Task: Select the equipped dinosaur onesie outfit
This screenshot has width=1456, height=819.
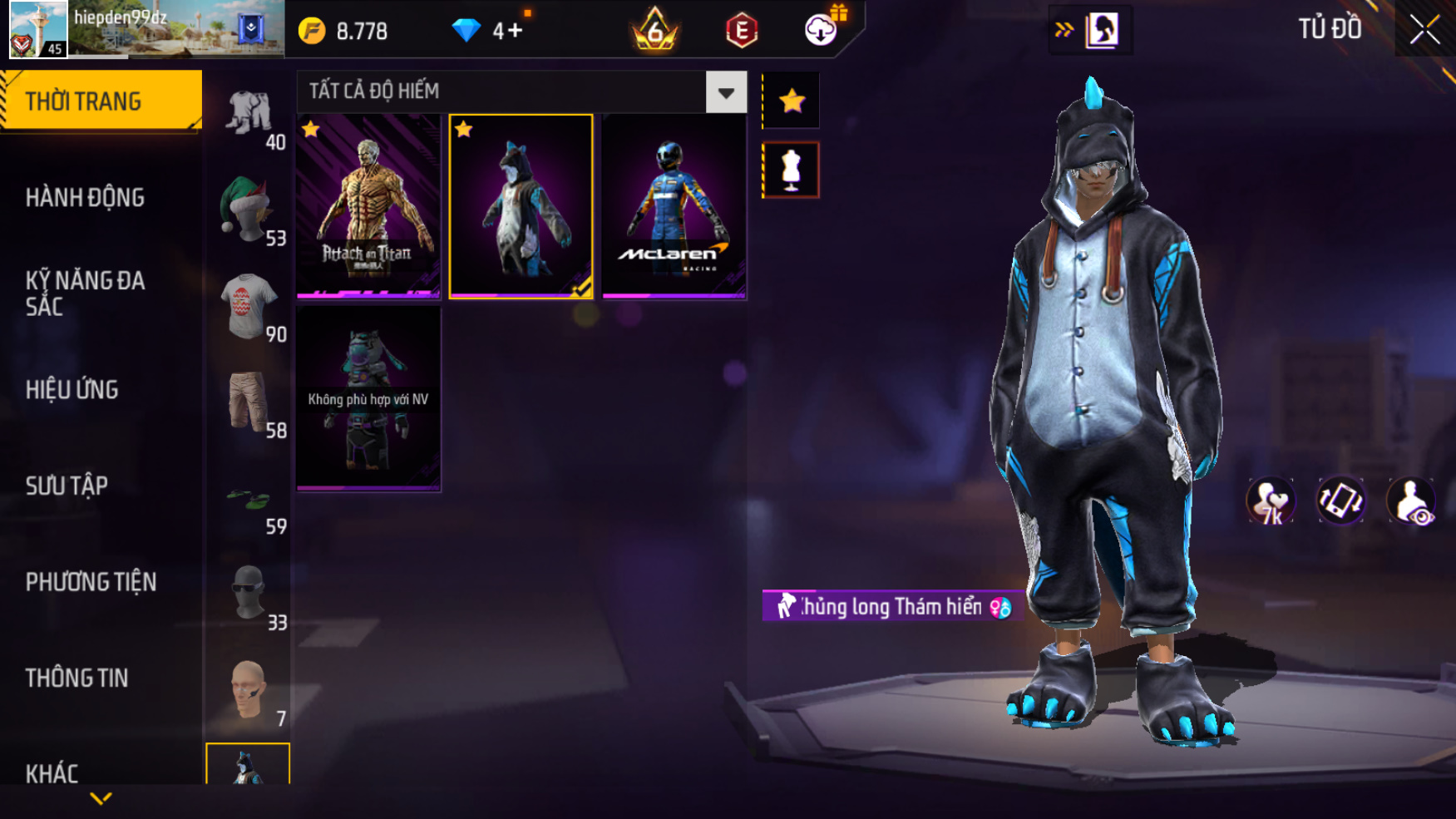Action: point(521,206)
